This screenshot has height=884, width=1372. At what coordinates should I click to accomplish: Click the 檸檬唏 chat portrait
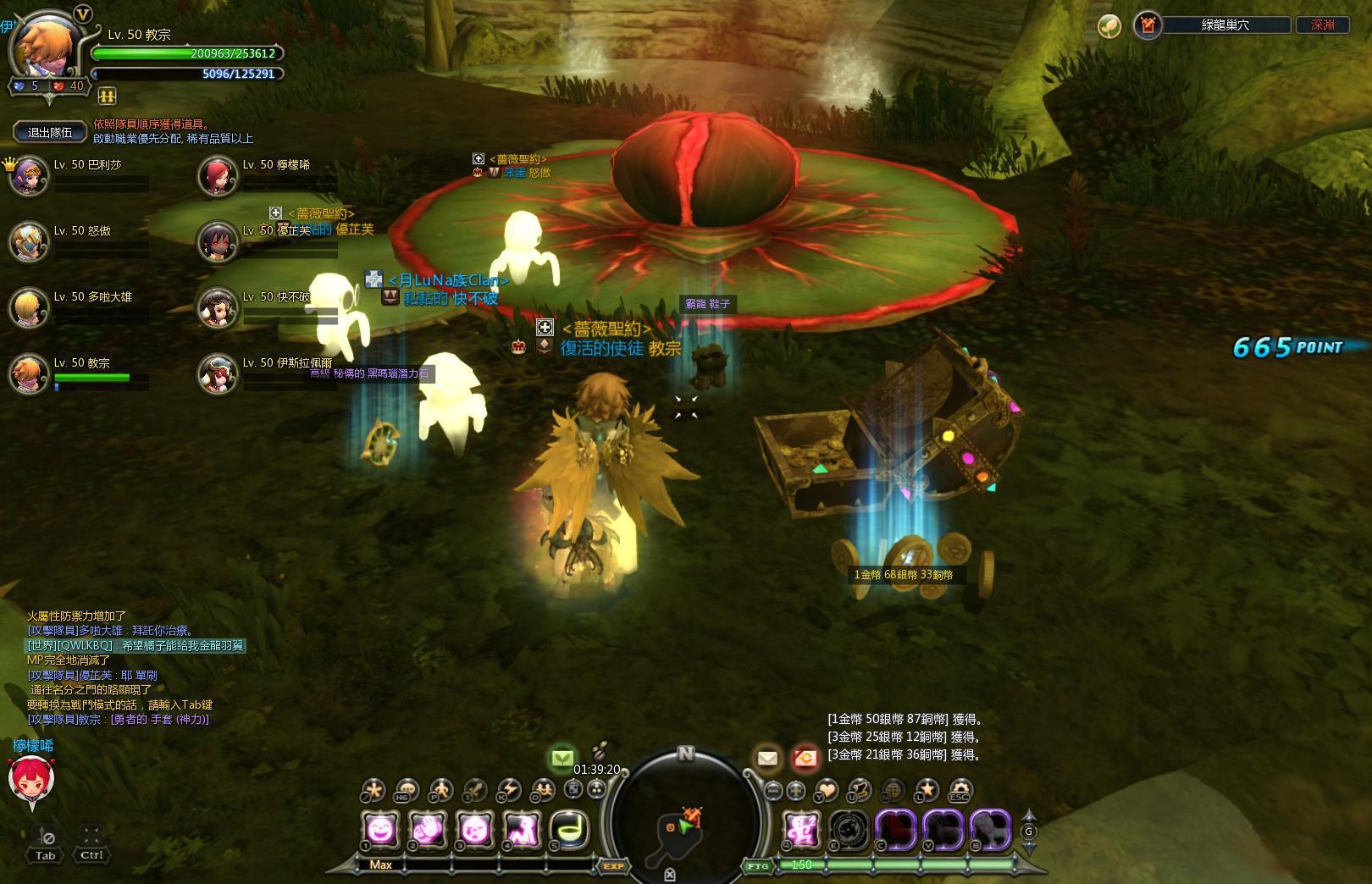click(30, 779)
